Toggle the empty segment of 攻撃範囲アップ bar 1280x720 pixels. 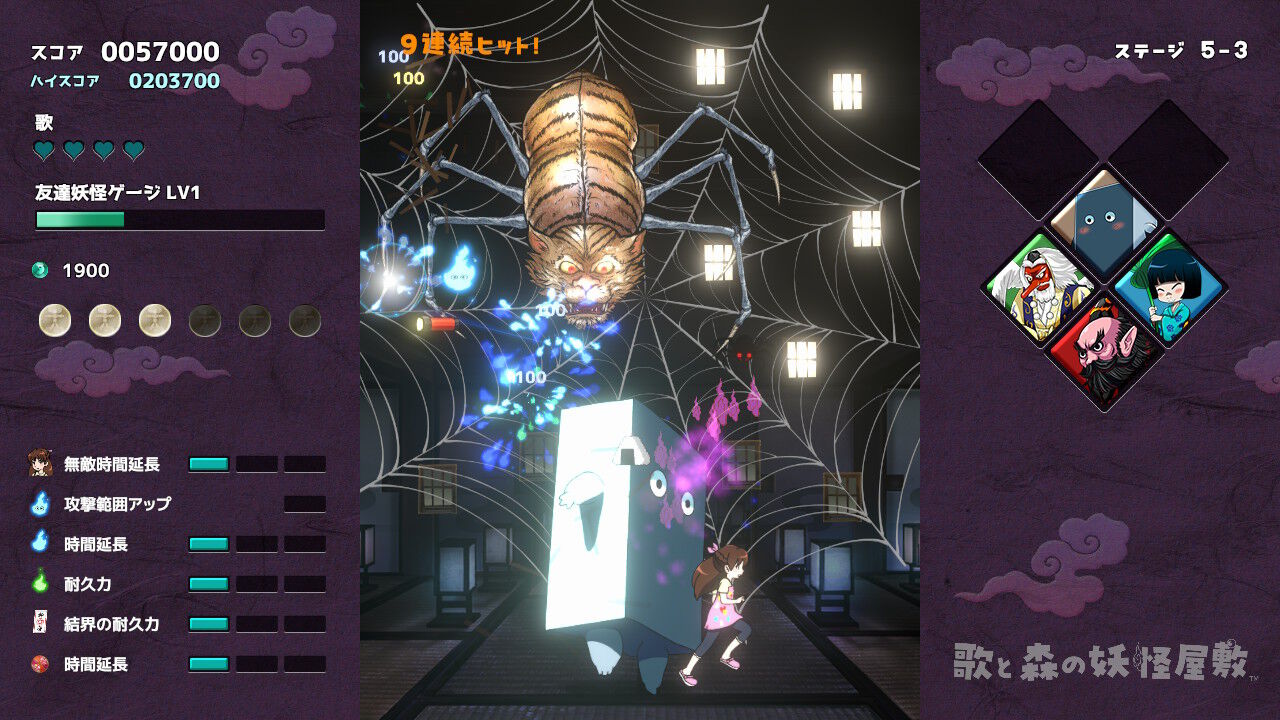click(306, 505)
